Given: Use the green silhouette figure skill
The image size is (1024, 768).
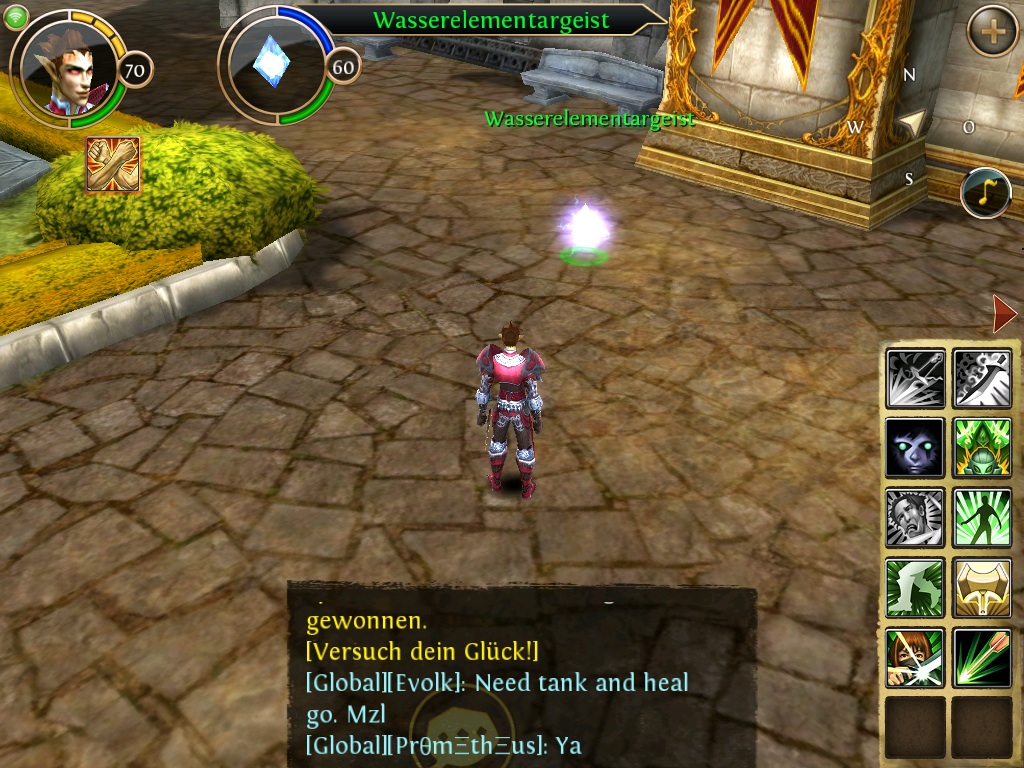Looking at the screenshot, I should tap(982, 518).
